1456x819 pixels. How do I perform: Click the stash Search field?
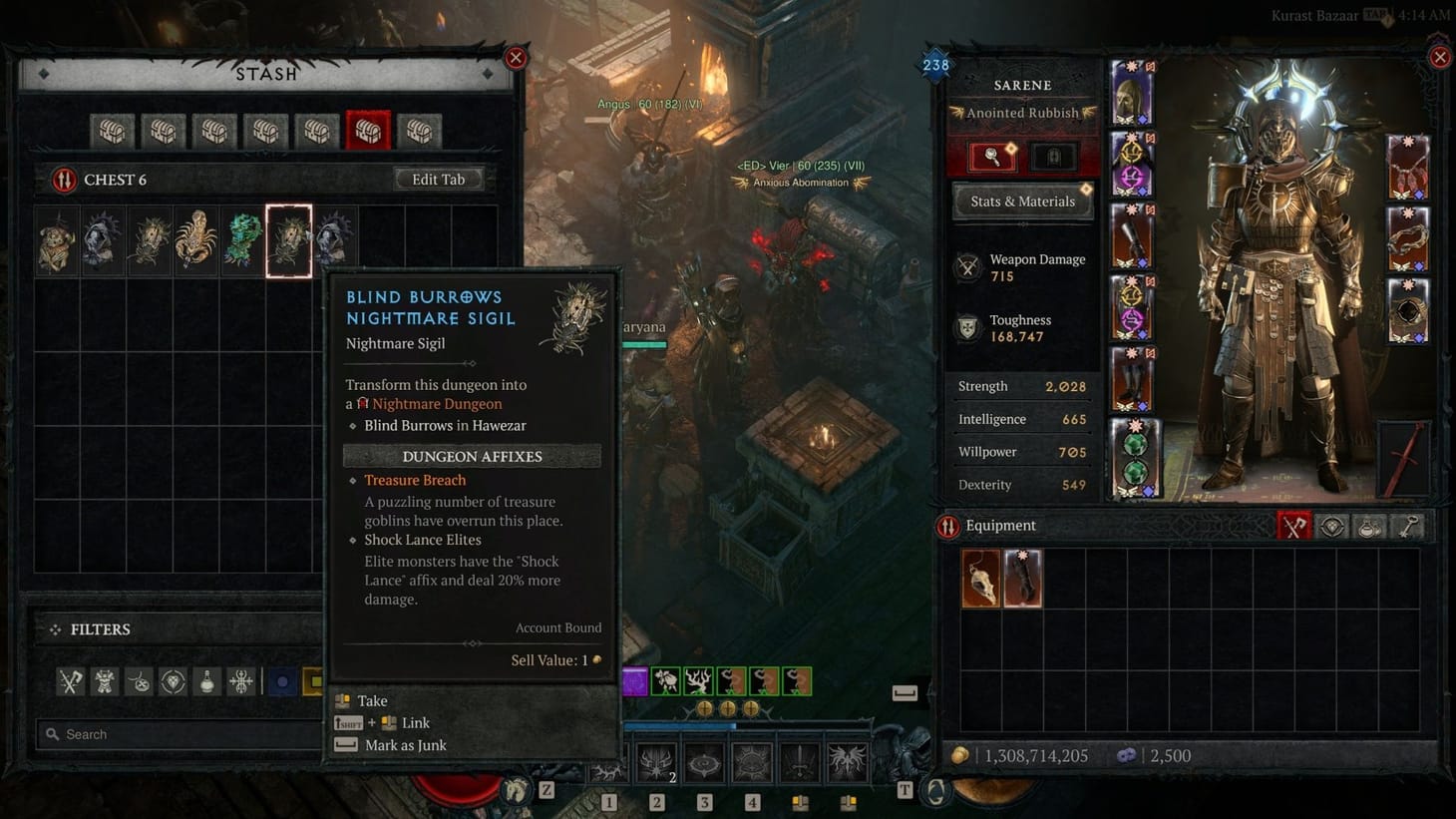(x=180, y=734)
